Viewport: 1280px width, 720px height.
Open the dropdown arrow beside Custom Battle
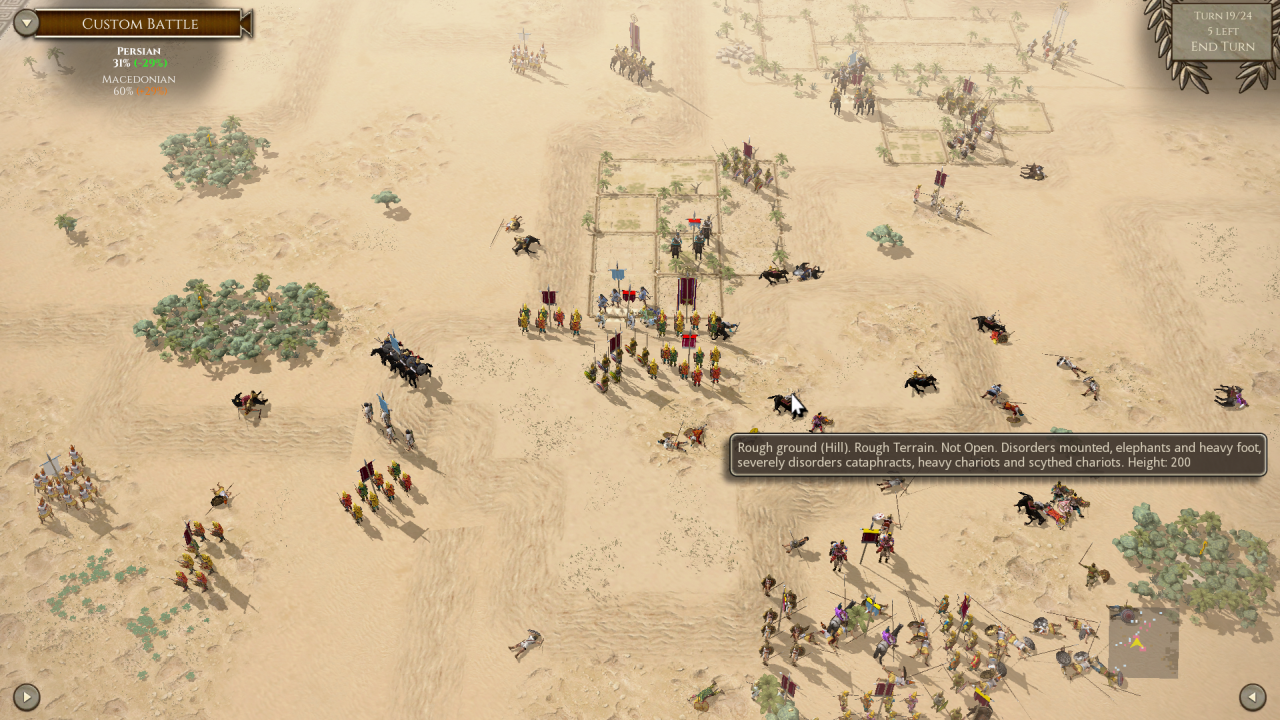(x=26, y=23)
